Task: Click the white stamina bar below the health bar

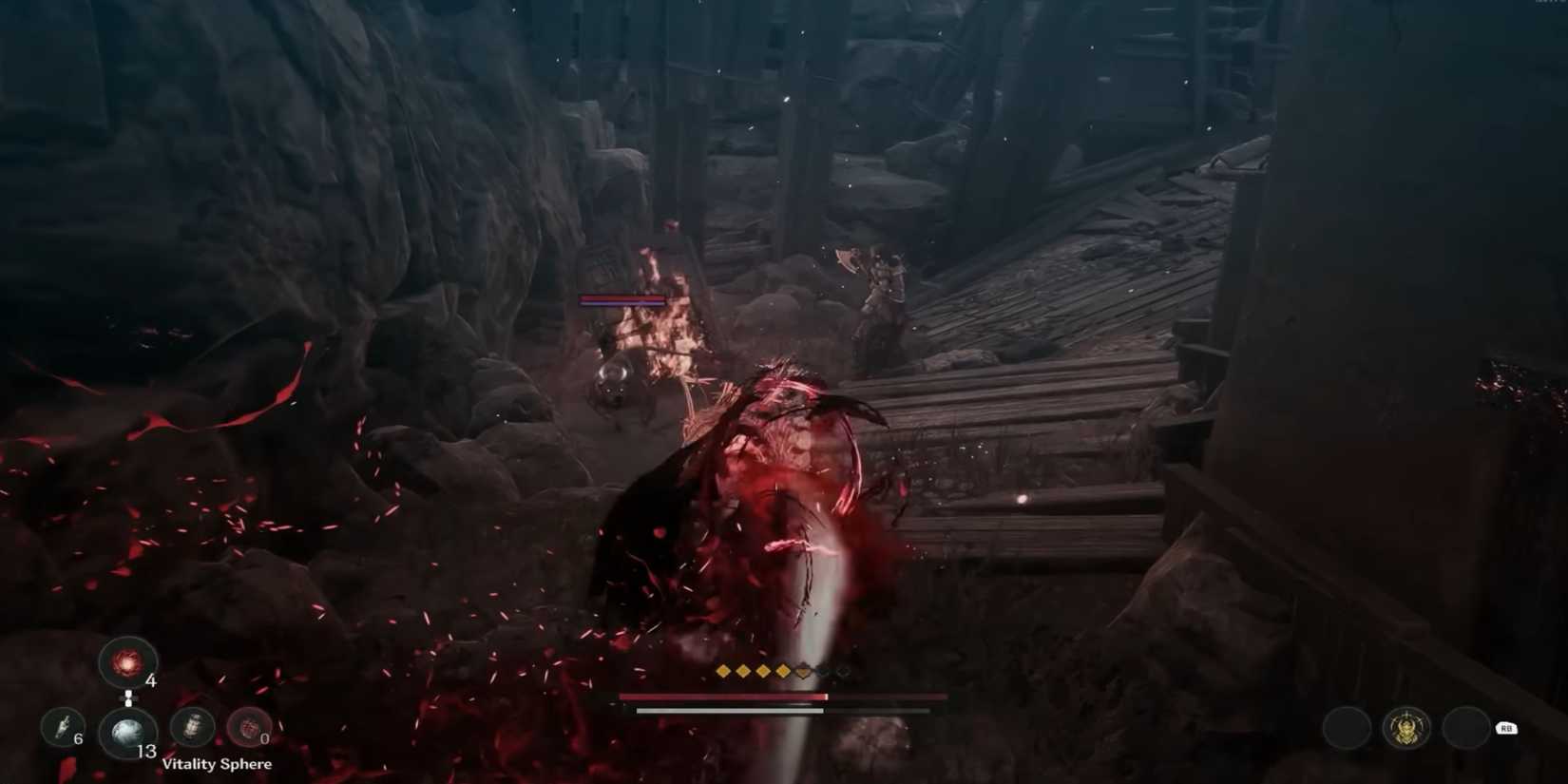Action: pyautogui.click(x=730, y=711)
